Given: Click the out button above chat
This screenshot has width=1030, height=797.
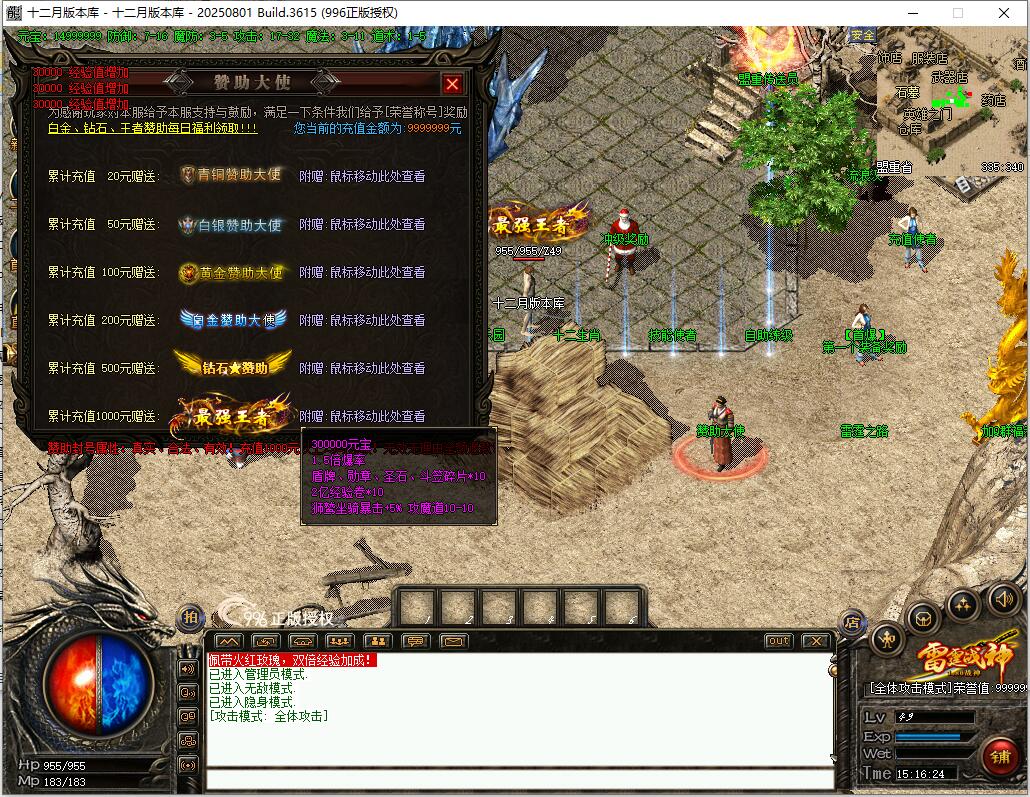Looking at the screenshot, I should (778, 641).
